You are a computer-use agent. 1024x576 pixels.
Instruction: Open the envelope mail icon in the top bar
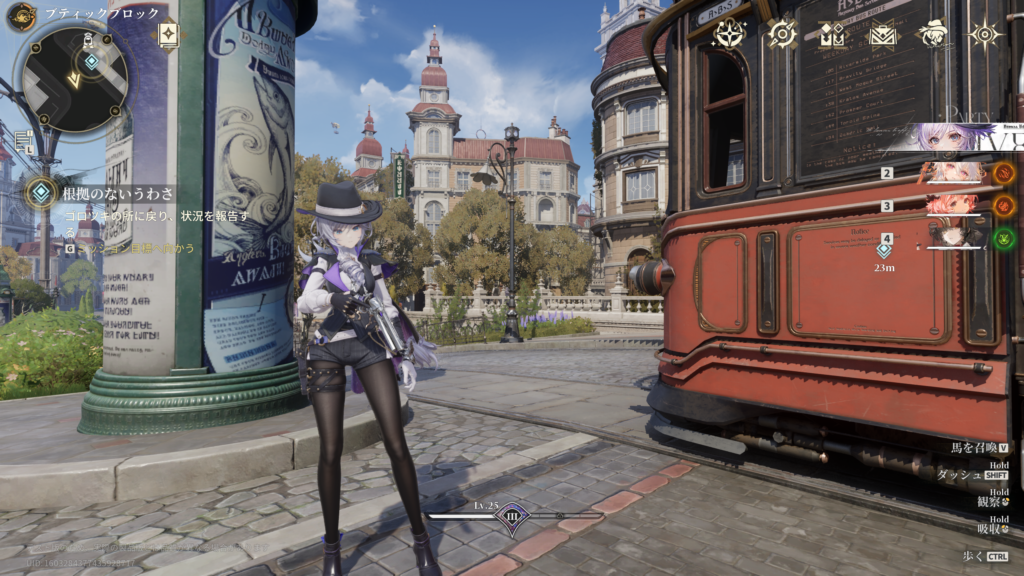tap(882, 34)
